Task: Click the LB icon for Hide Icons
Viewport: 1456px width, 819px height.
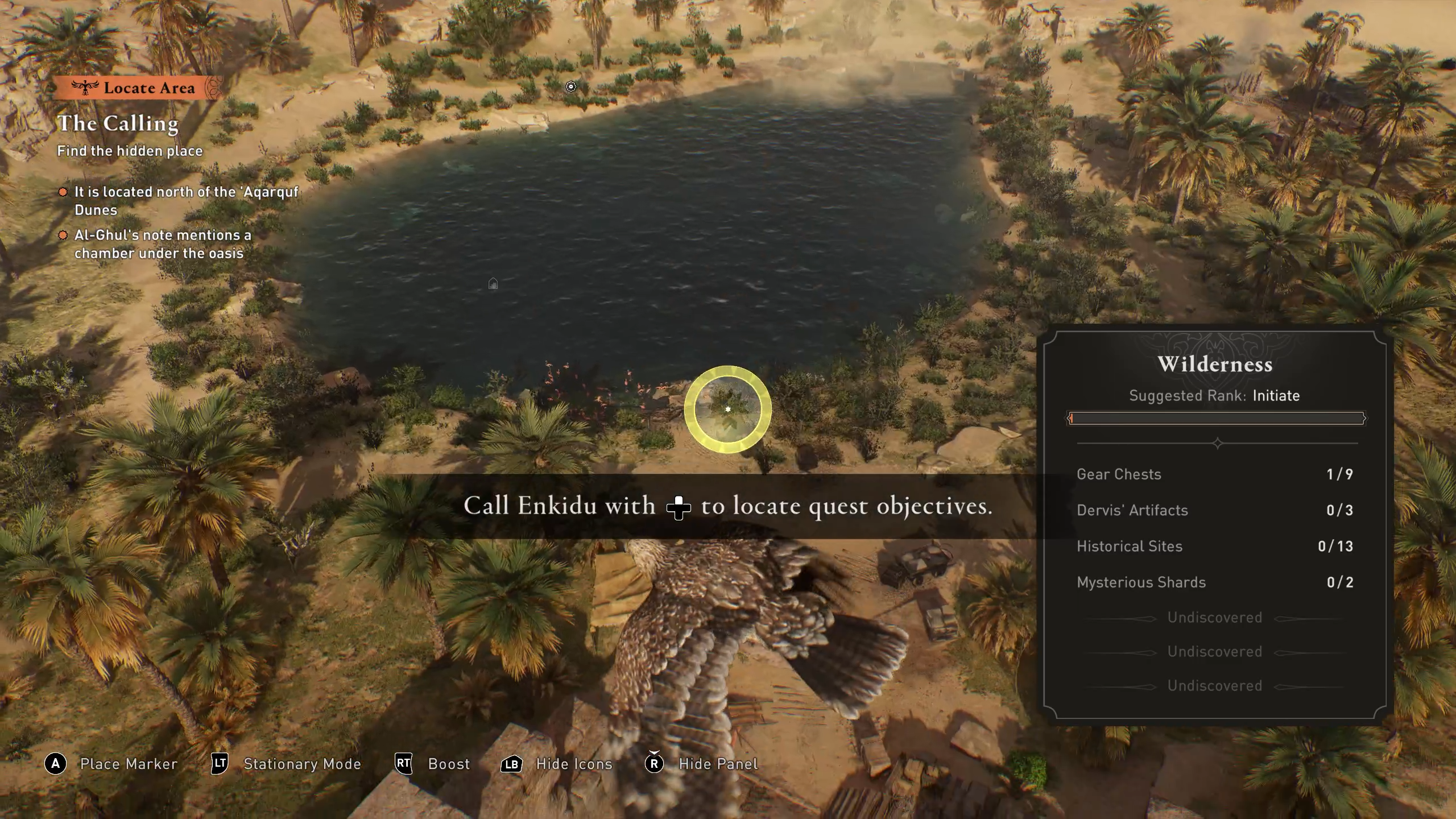Action: pos(511,764)
